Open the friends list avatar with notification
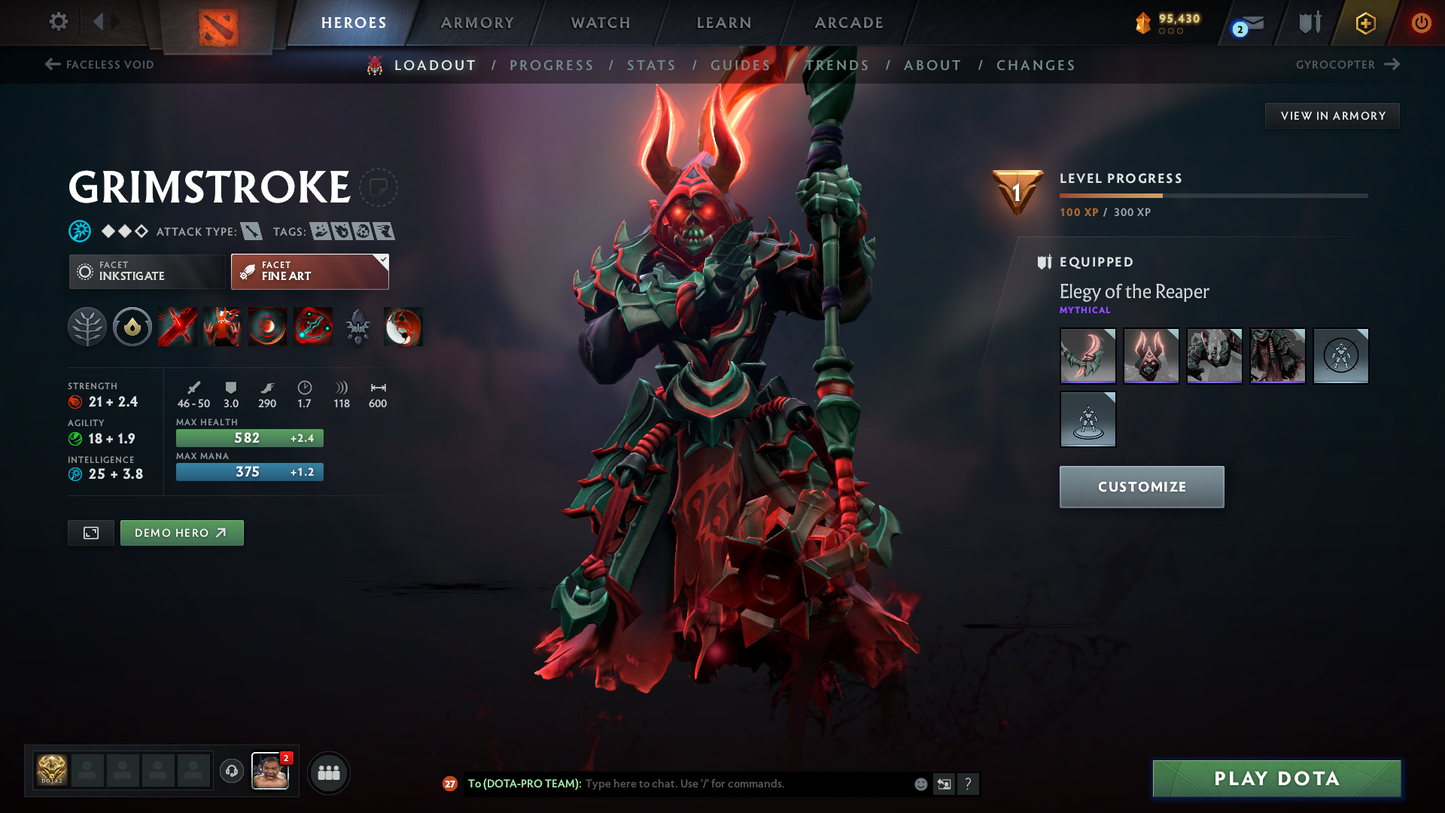This screenshot has height=813, width=1445. pyautogui.click(x=270, y=772)
